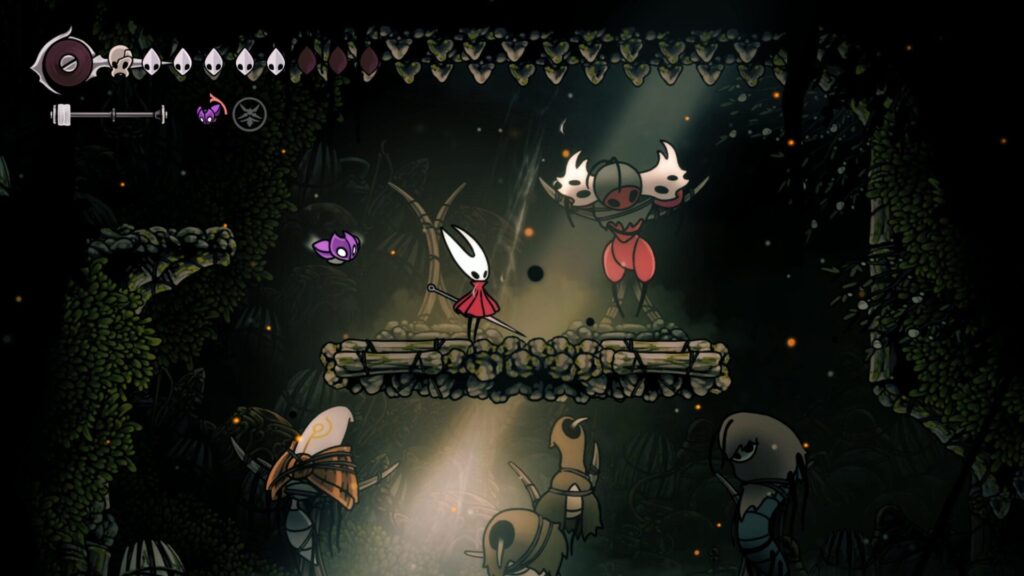
Task: Select the purple winged companion tool icon
Action: point(210,113)
